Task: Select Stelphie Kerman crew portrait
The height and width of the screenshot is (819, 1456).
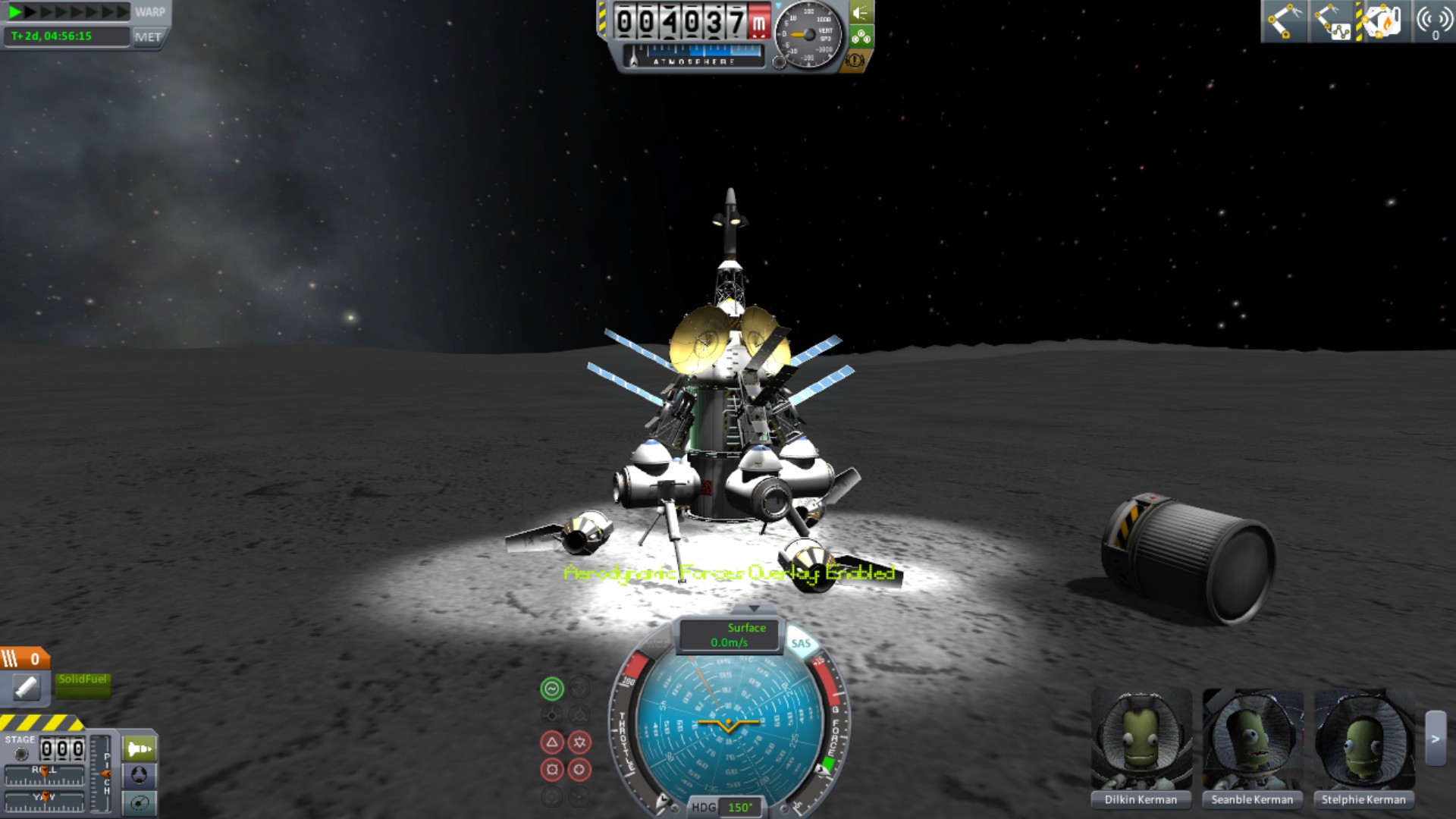Action: tap(1363, 739)
